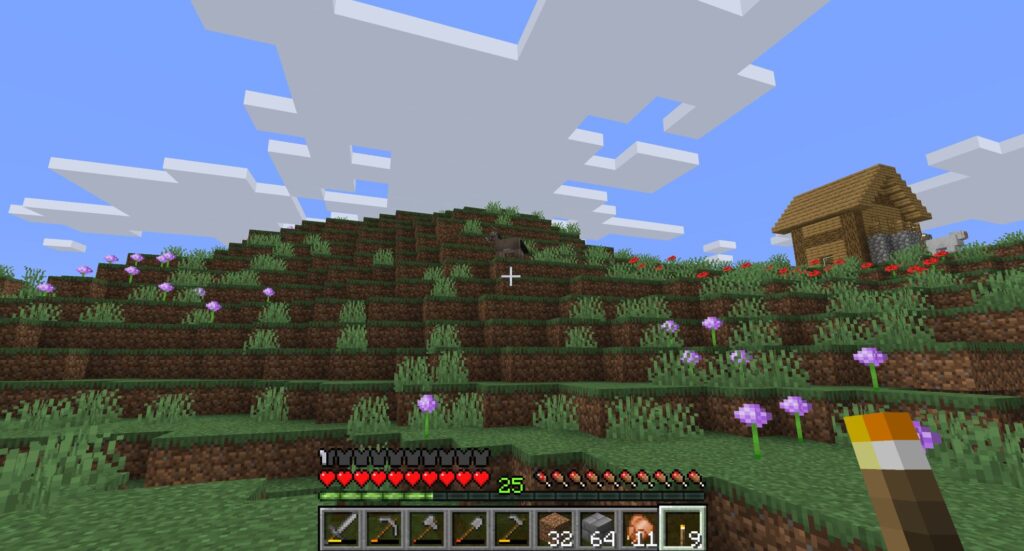Choose the iron axe in the hotbar

[x=426, y=528]
